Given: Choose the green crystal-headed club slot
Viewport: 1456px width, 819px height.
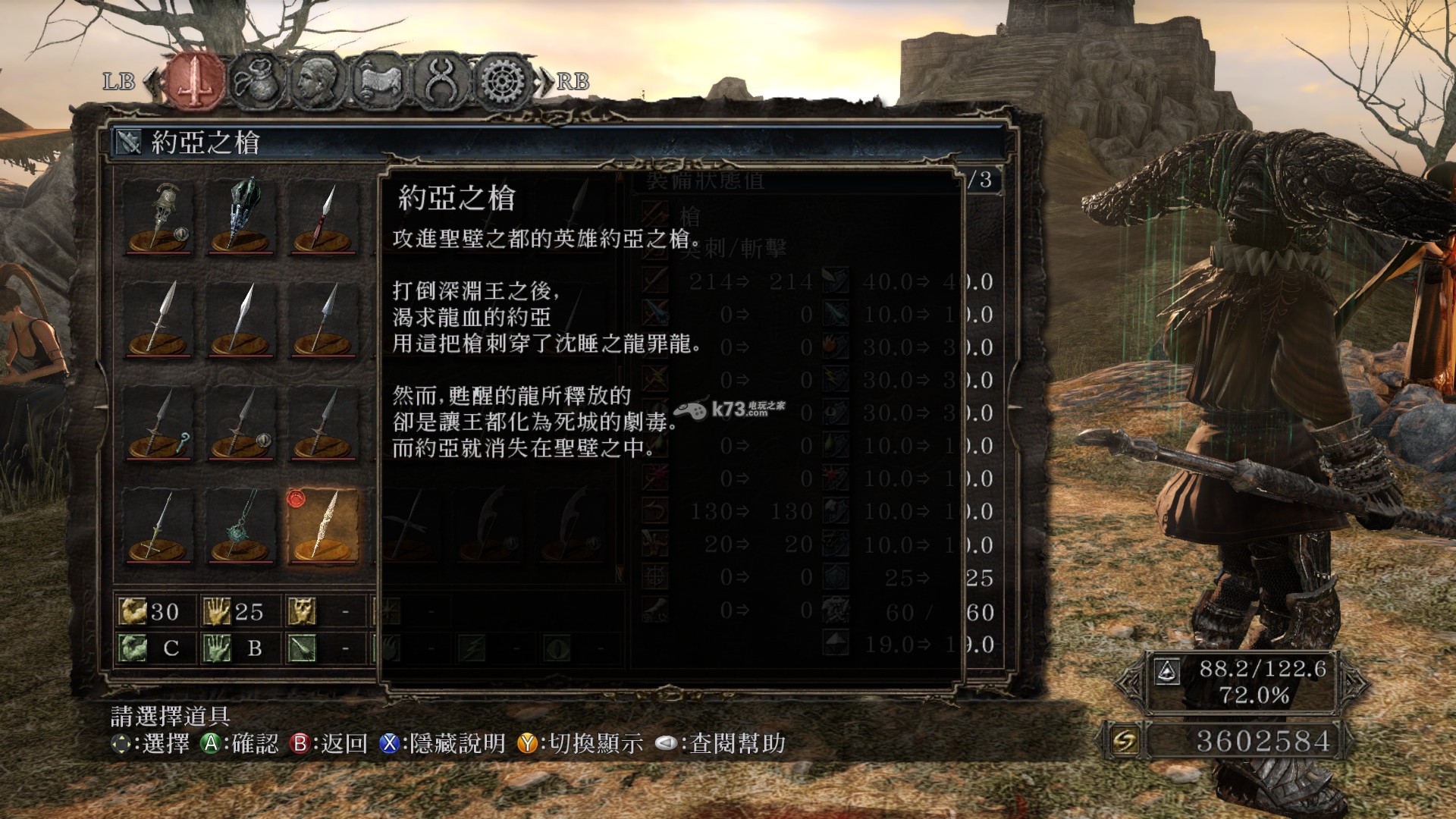Looking at the screenshot, I should tap(241, 217).
